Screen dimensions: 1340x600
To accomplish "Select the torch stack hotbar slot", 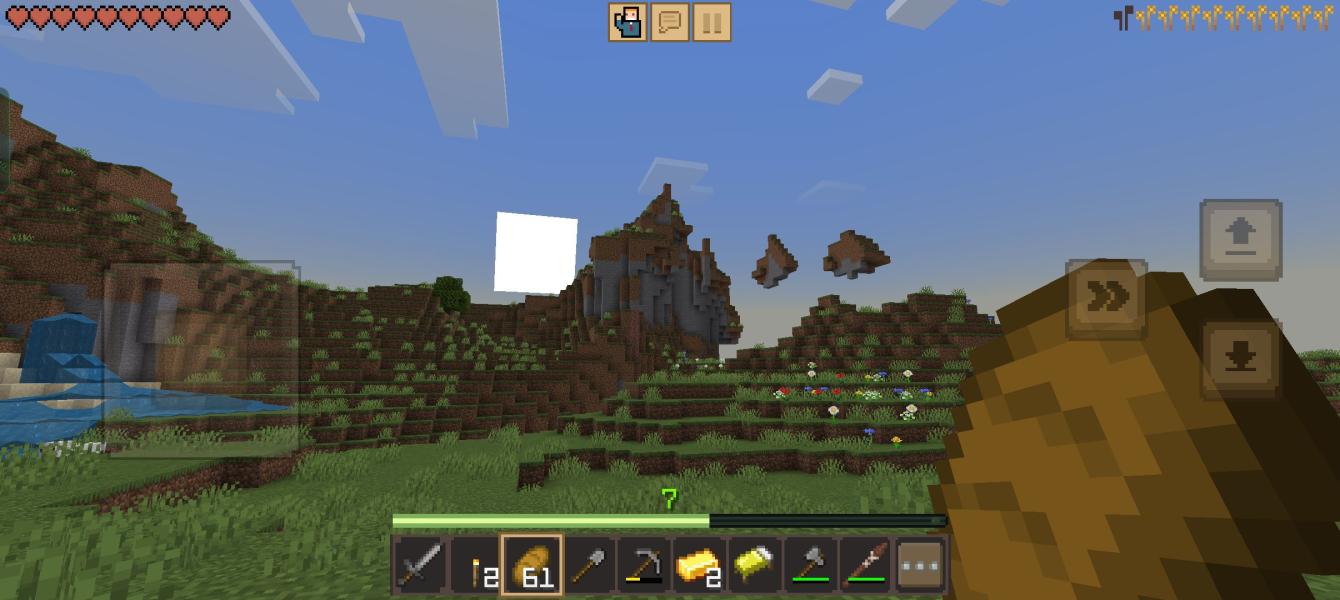I will pos(476,565).
